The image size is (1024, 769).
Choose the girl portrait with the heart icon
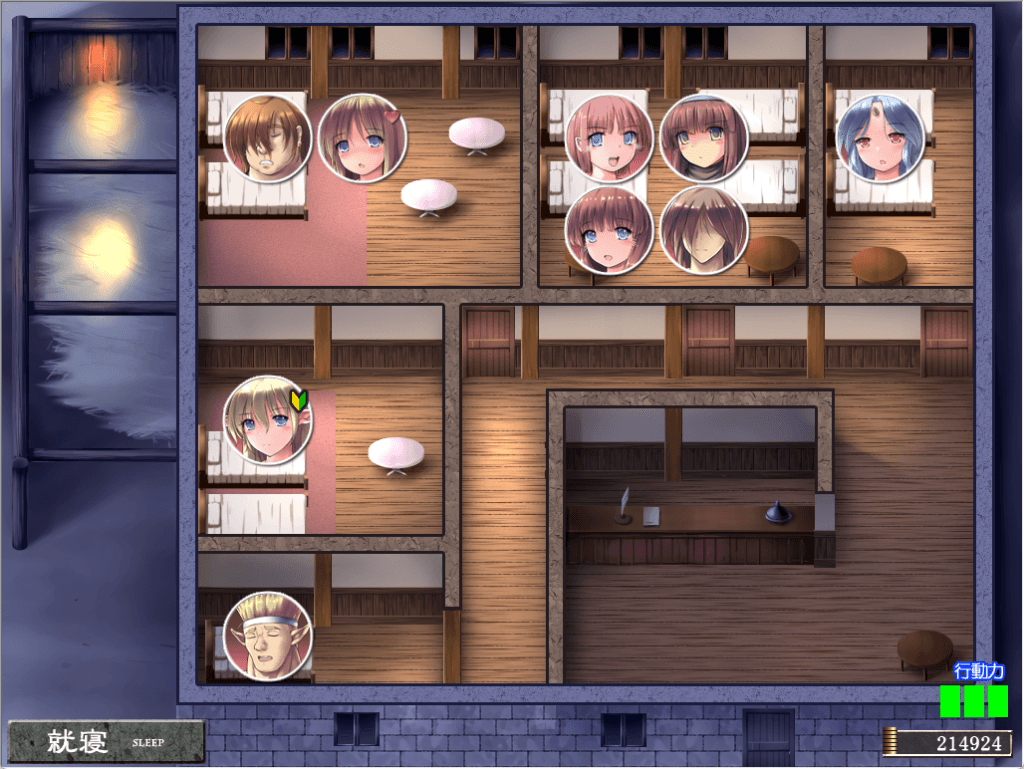(x=361, y=139)
